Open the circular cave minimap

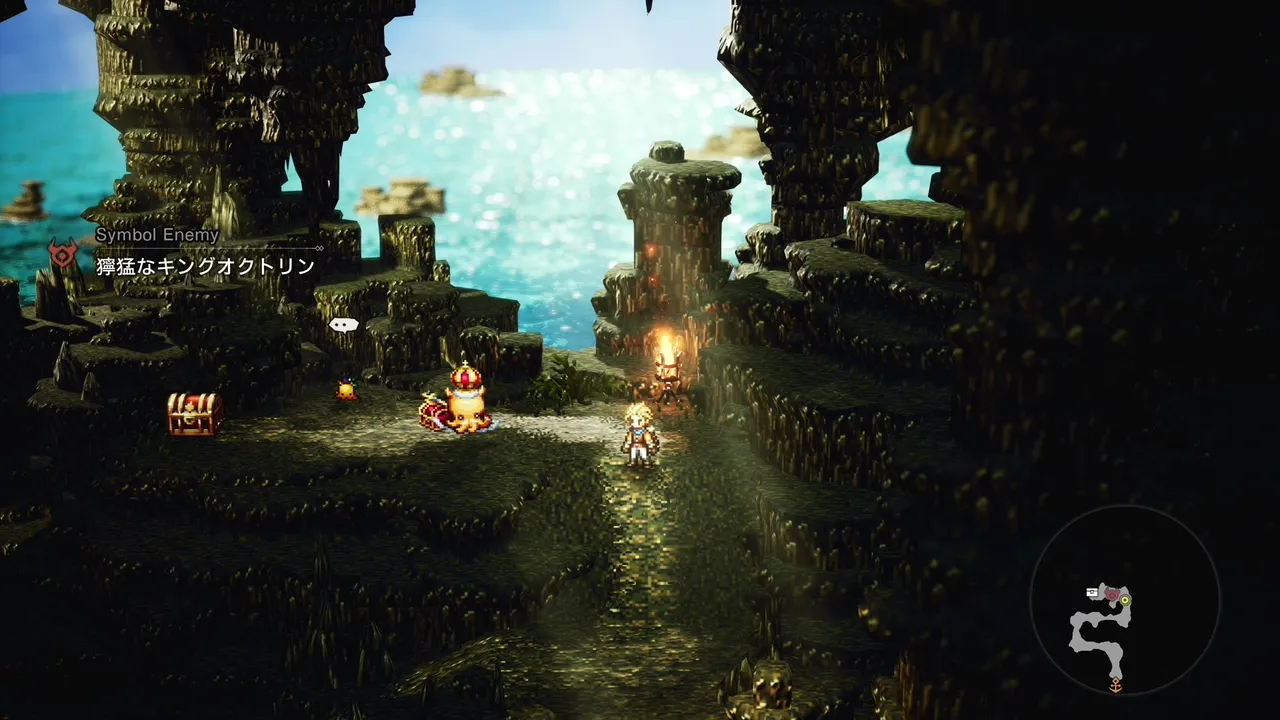pos(1124,600)
